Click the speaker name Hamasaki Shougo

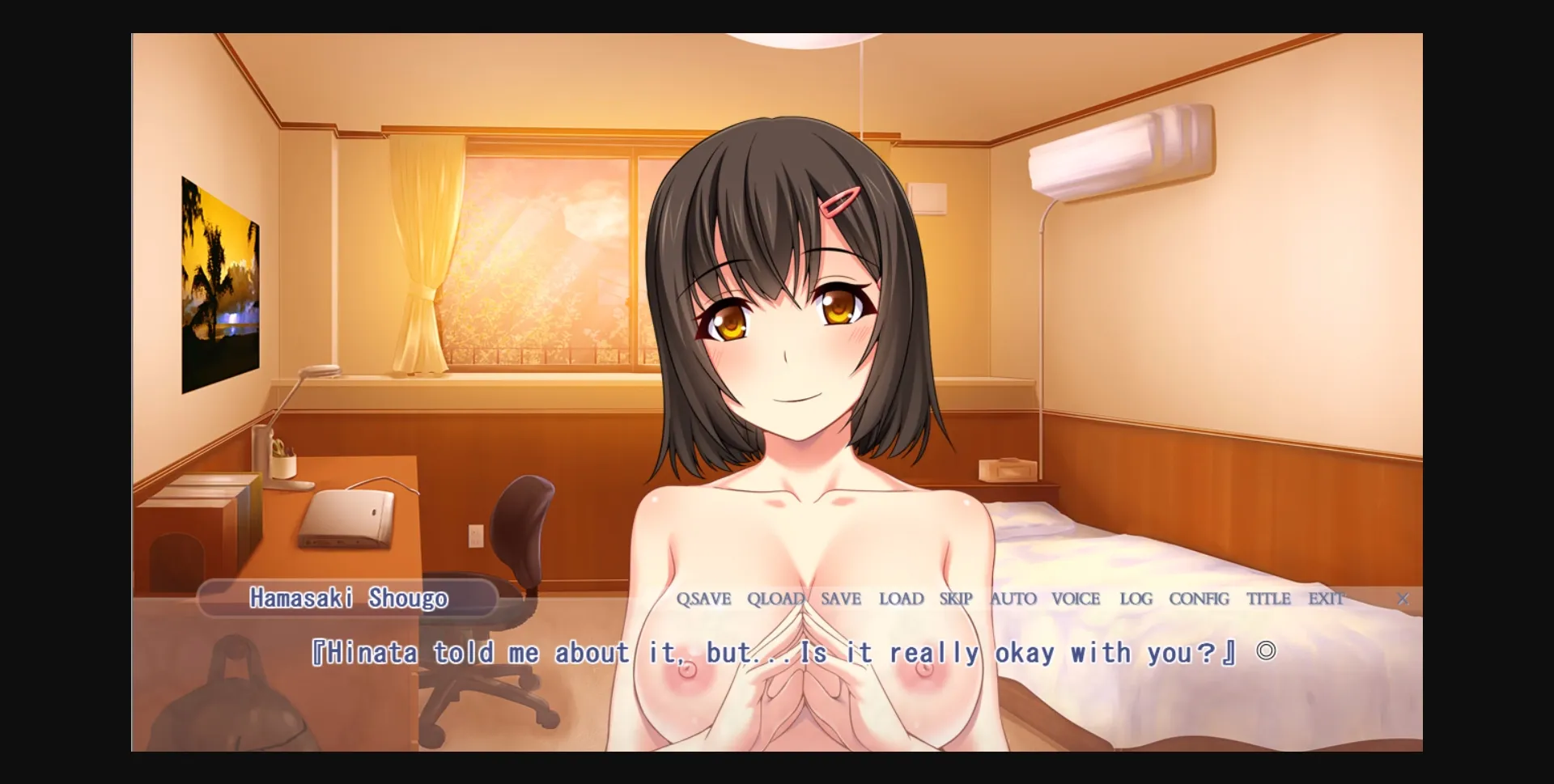(x=350, y=600)
